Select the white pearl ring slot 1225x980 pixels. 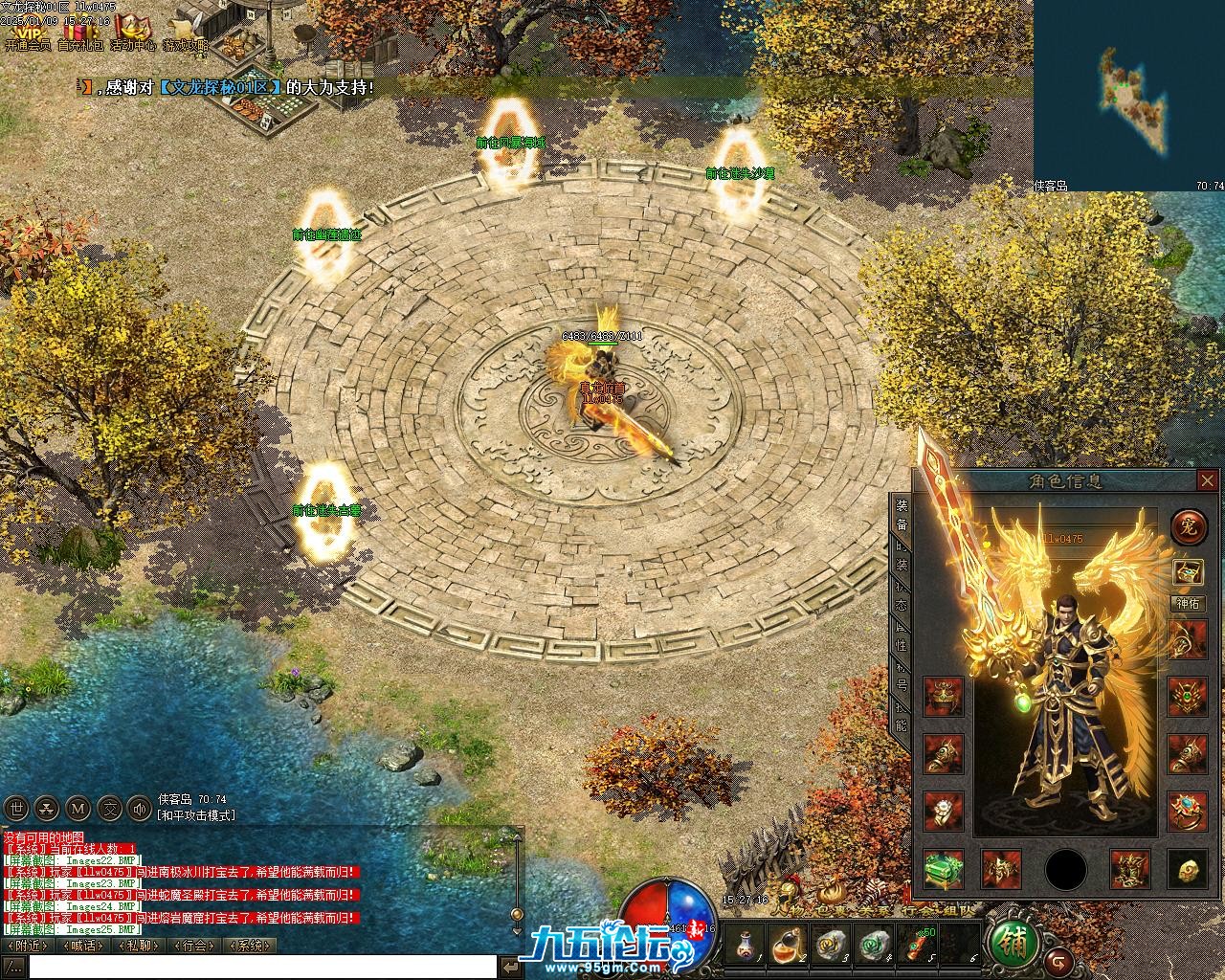point(944,810)
